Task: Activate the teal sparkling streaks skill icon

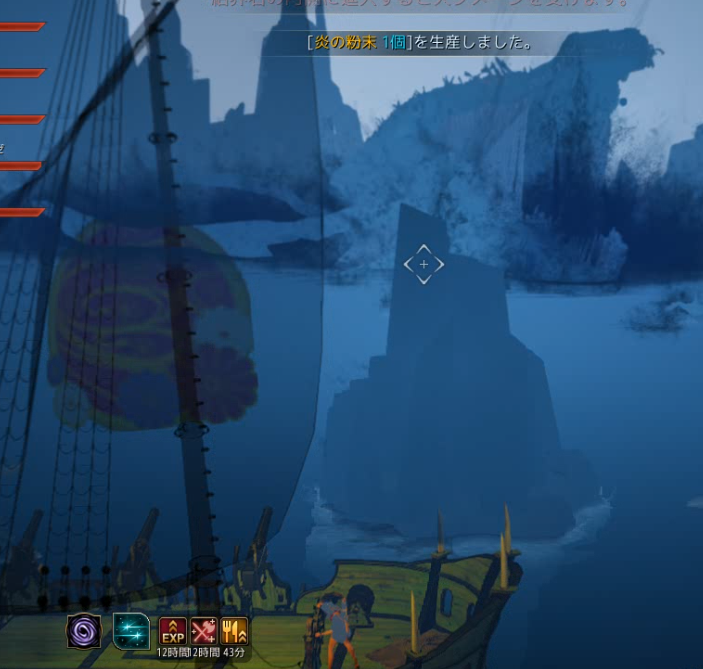Action: point(131,631)
